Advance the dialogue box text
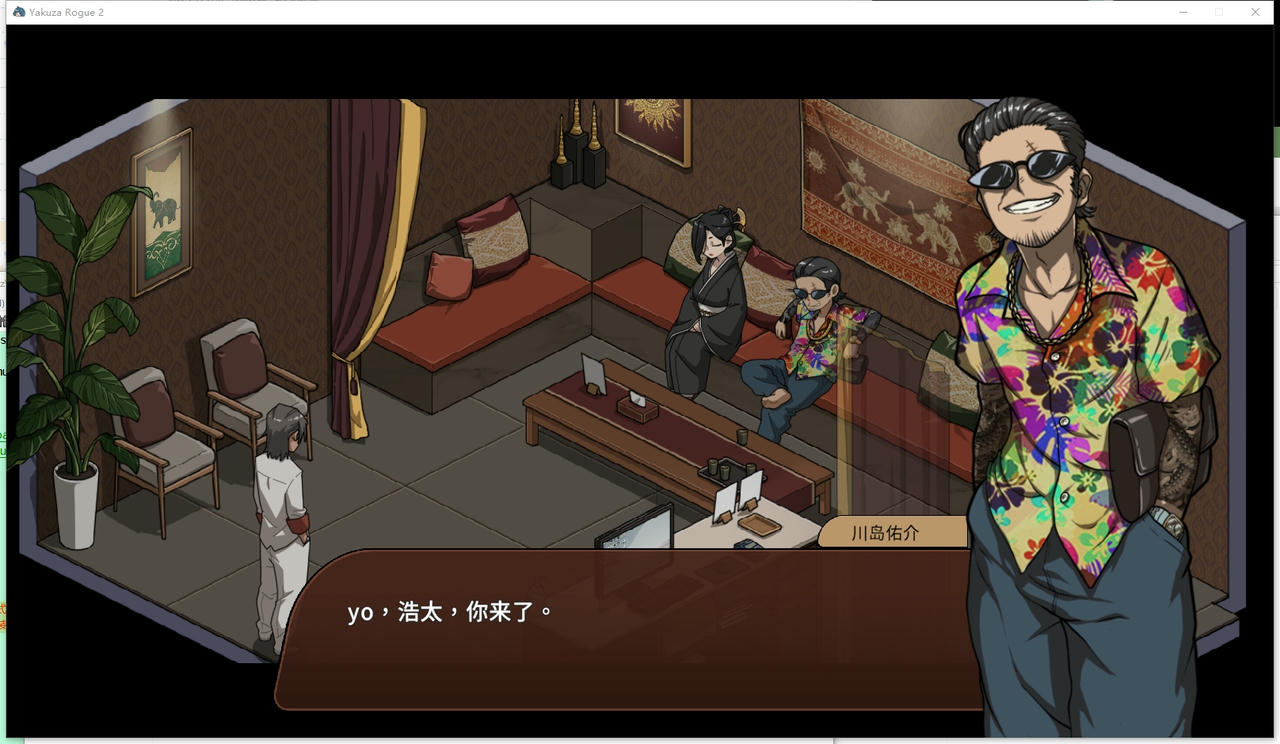This screenshot has width=1280, height=744. [x=620, y=628]
